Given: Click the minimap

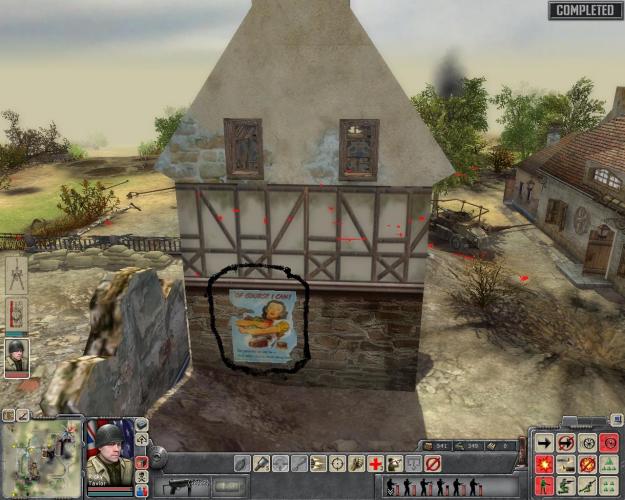Looking at the screenshot, I should [41, 456].
